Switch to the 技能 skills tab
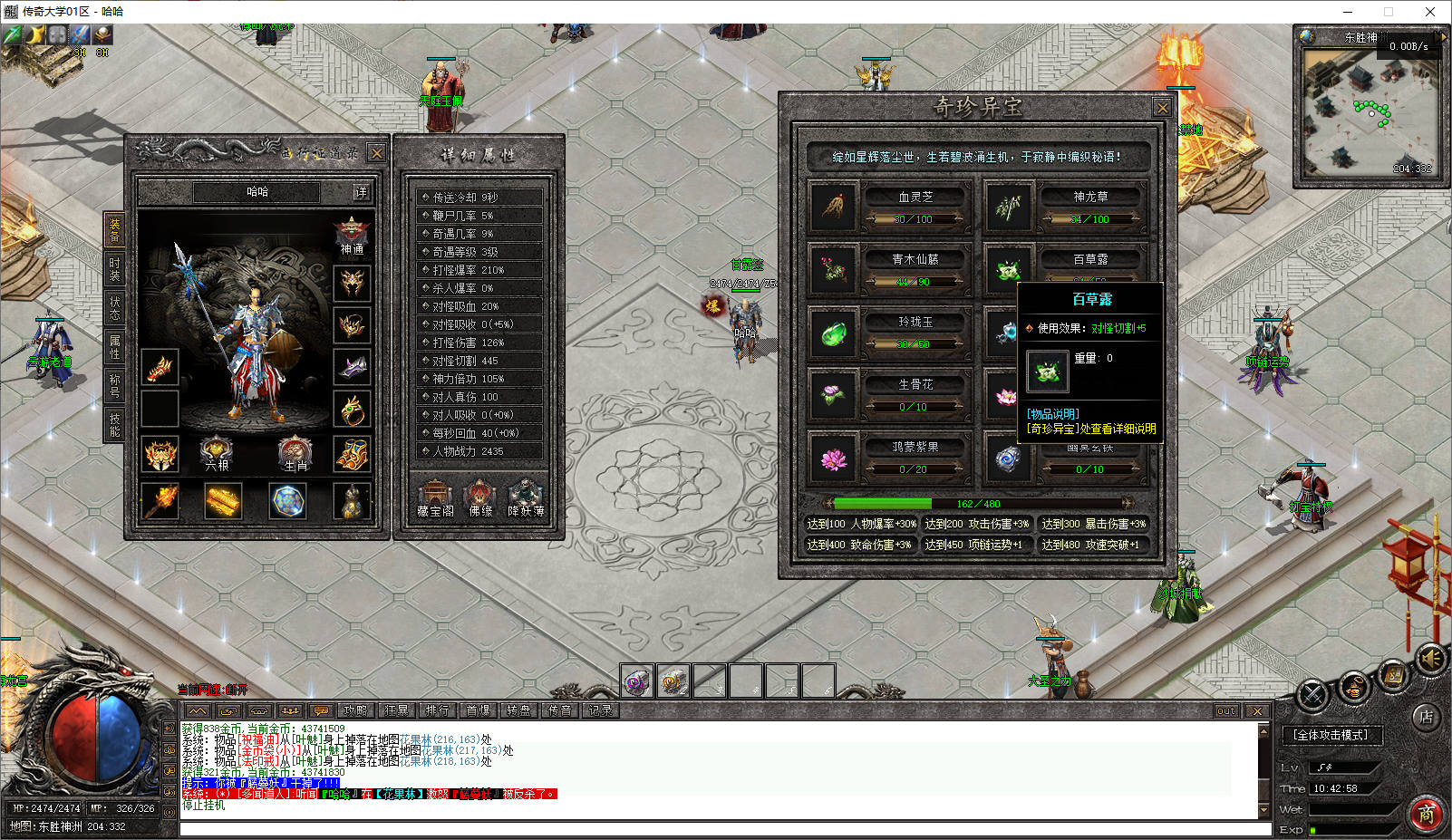 tap(114, 424)
